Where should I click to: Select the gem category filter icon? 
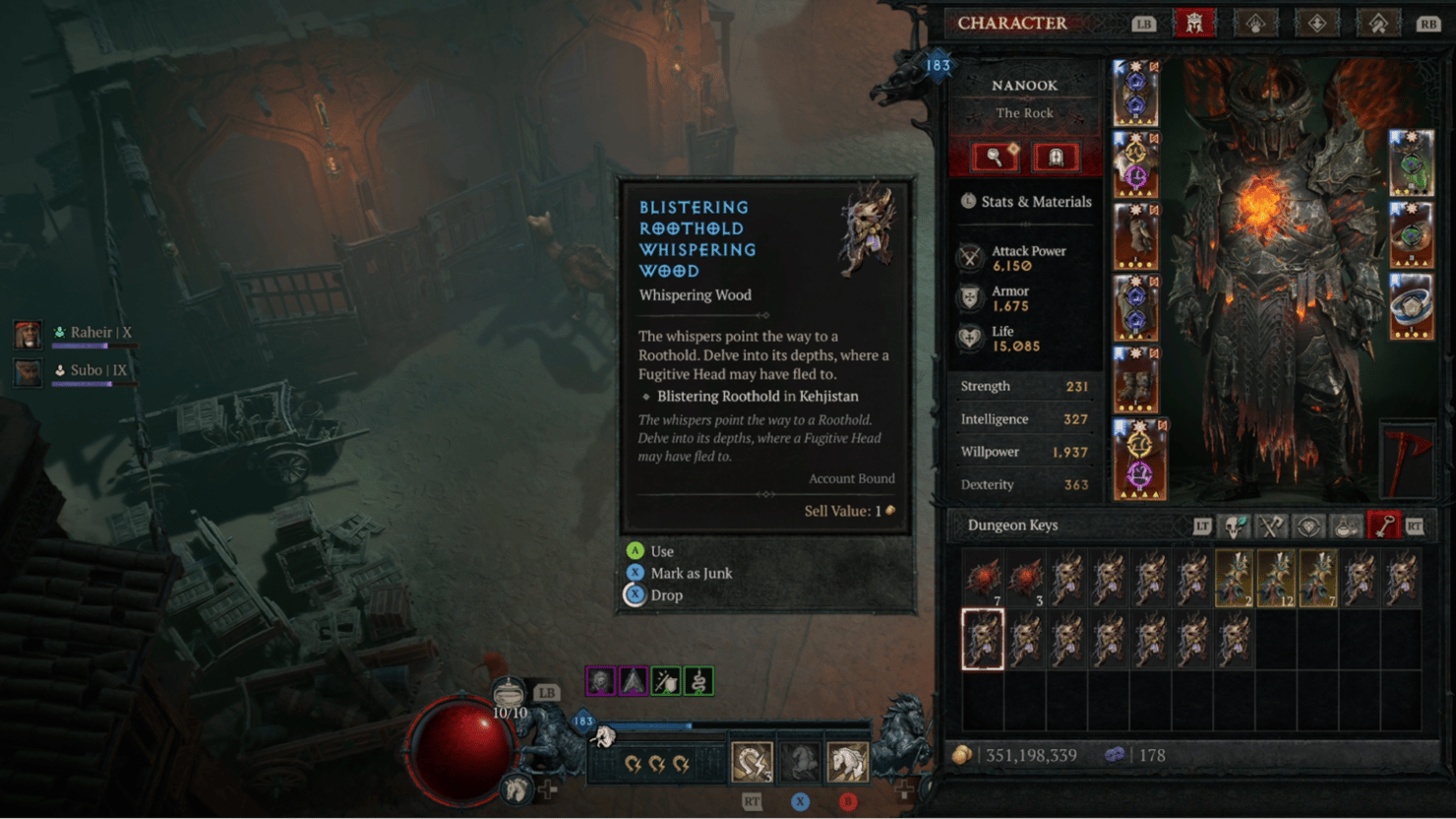pyautogui.click(x=1311, y=525)
